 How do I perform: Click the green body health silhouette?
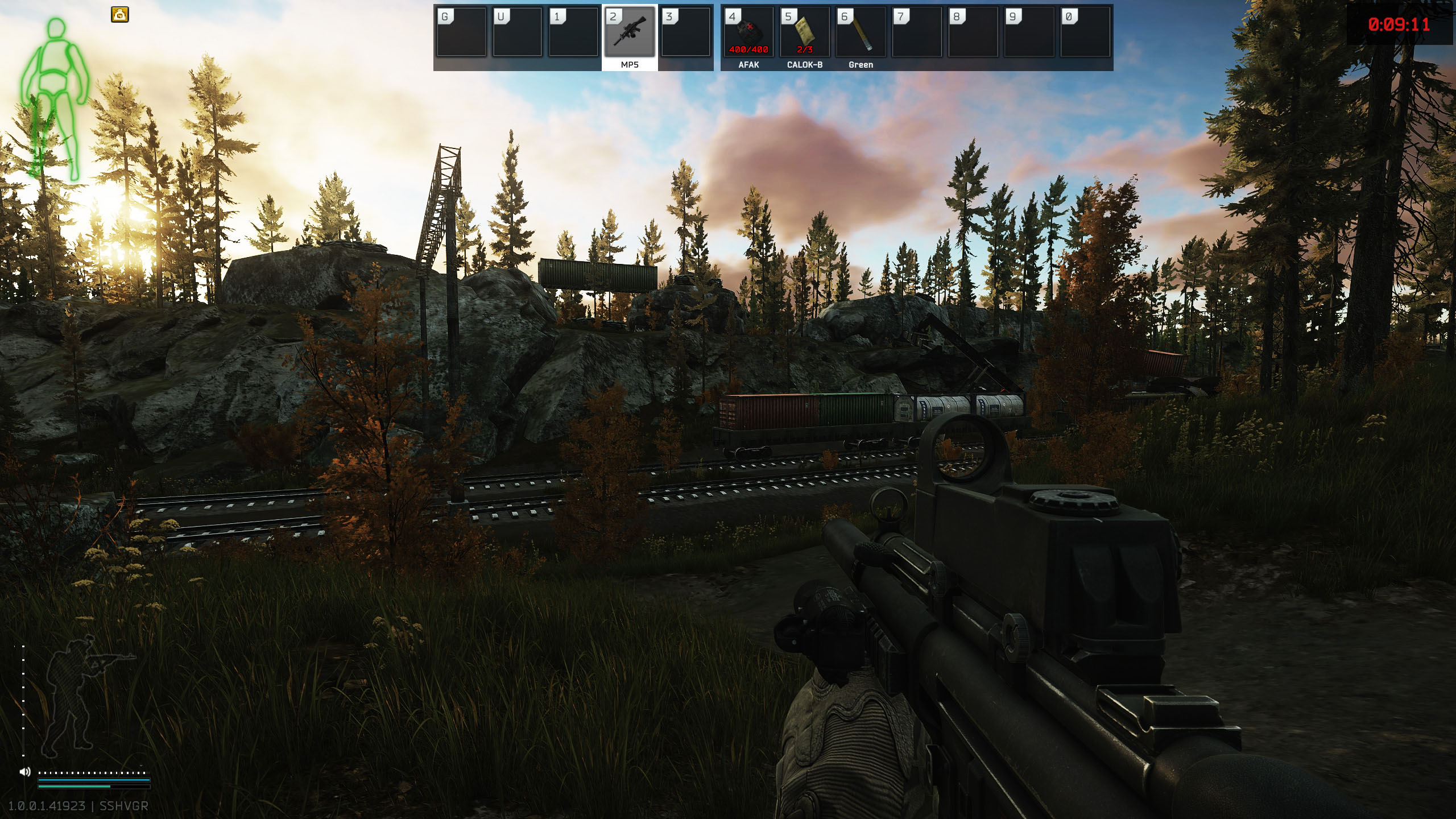click(x=55, y=97)
